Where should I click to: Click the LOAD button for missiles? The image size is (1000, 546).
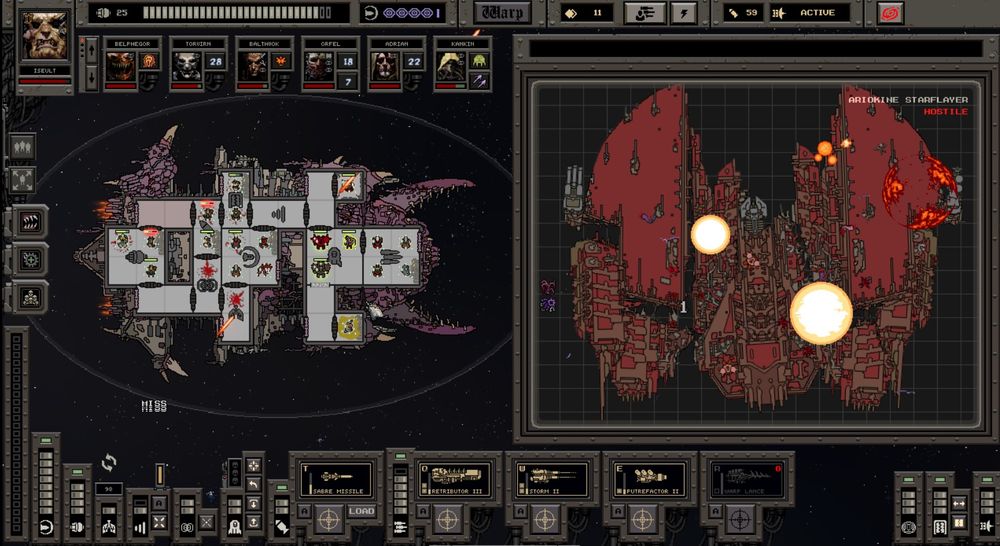pyautogui.click(x=361, y=513)
